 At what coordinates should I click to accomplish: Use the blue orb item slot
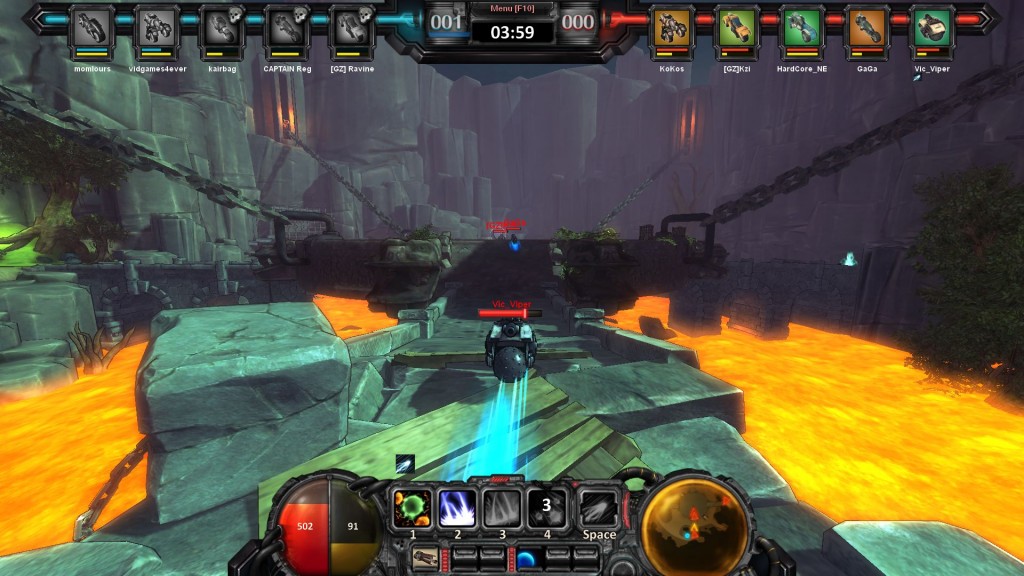click(x=527, y=557)
